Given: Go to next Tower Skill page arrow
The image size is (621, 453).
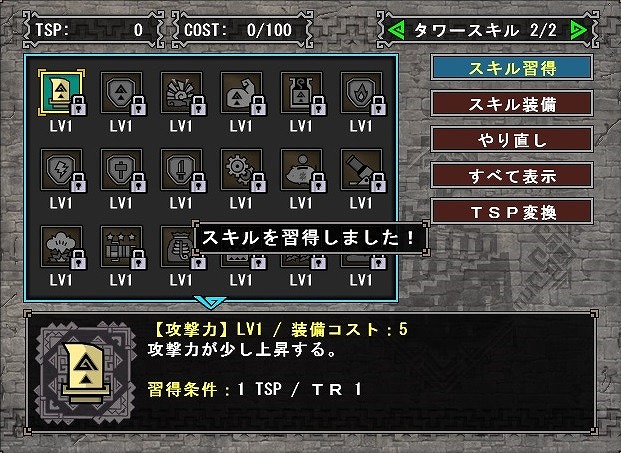Looking at the screenshot, I should tap(577, 30).
